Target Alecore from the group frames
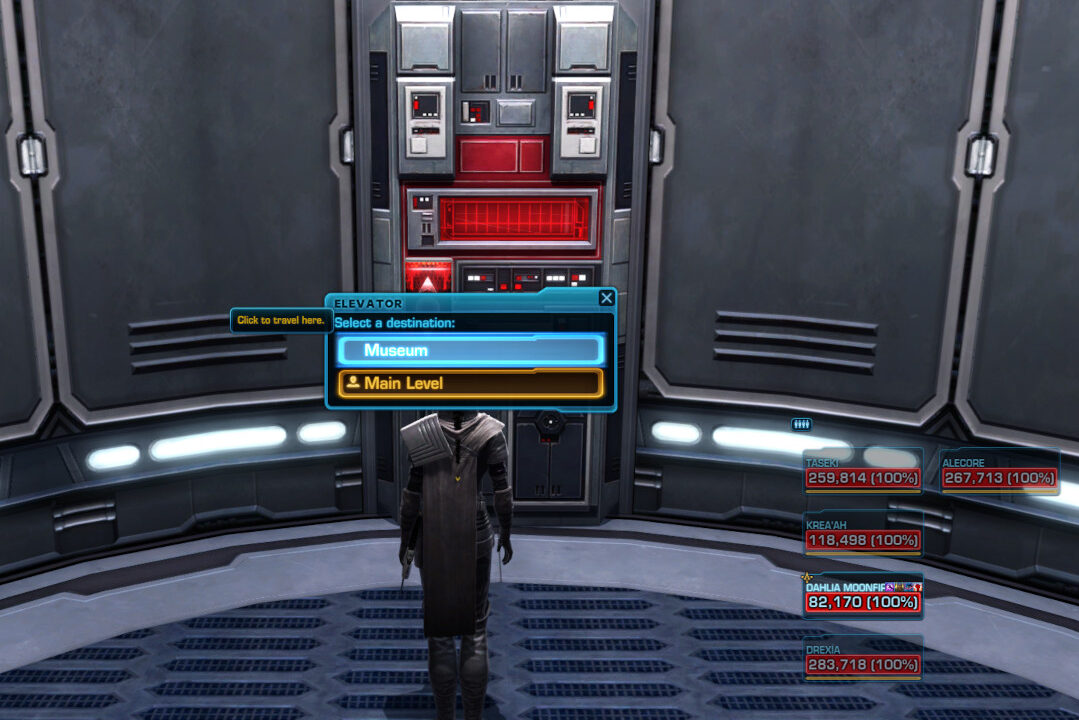This screenshot has height=720, width=1079. point(998,472)
